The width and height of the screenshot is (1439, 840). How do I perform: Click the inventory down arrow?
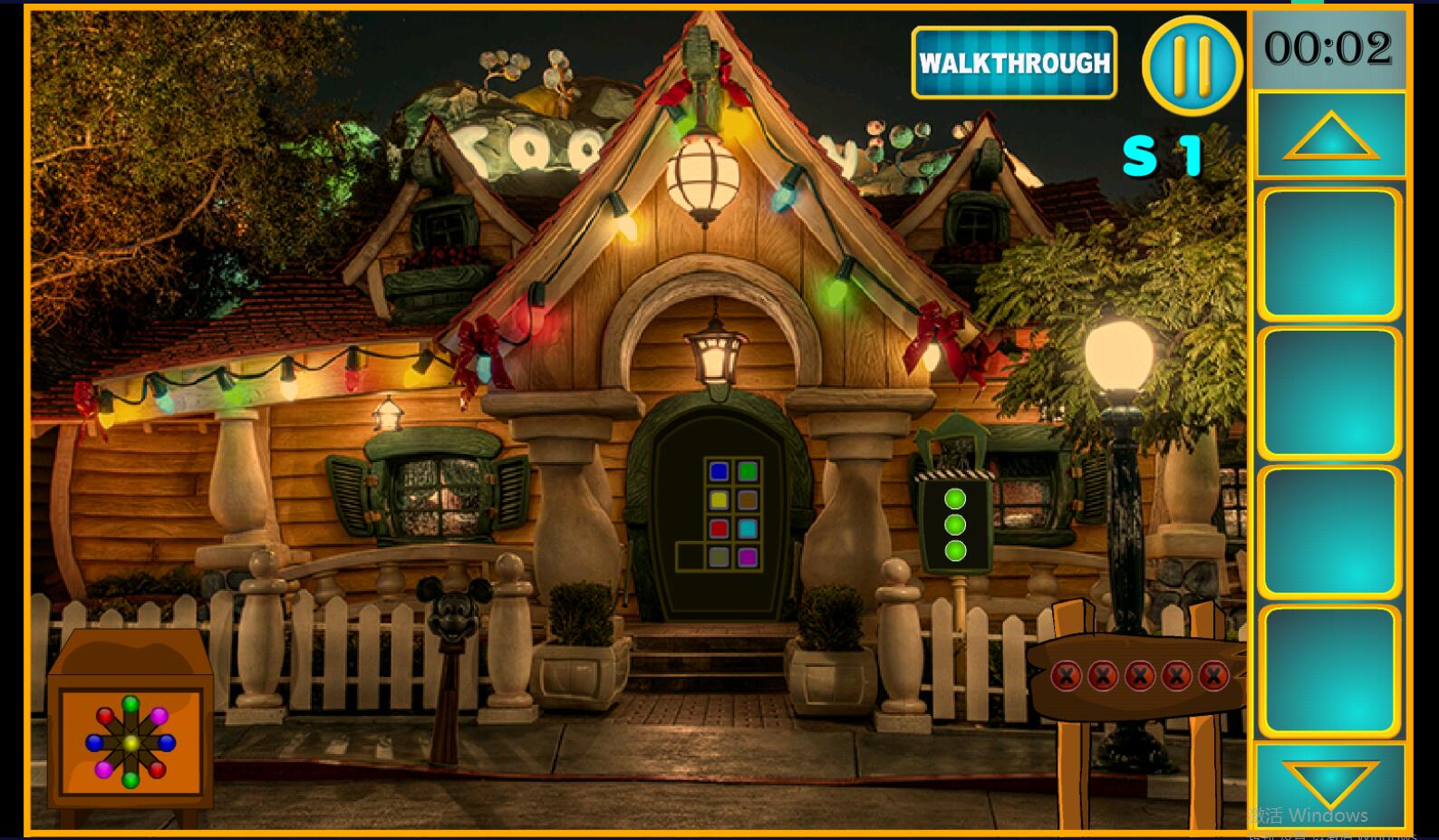[1330, 781]
